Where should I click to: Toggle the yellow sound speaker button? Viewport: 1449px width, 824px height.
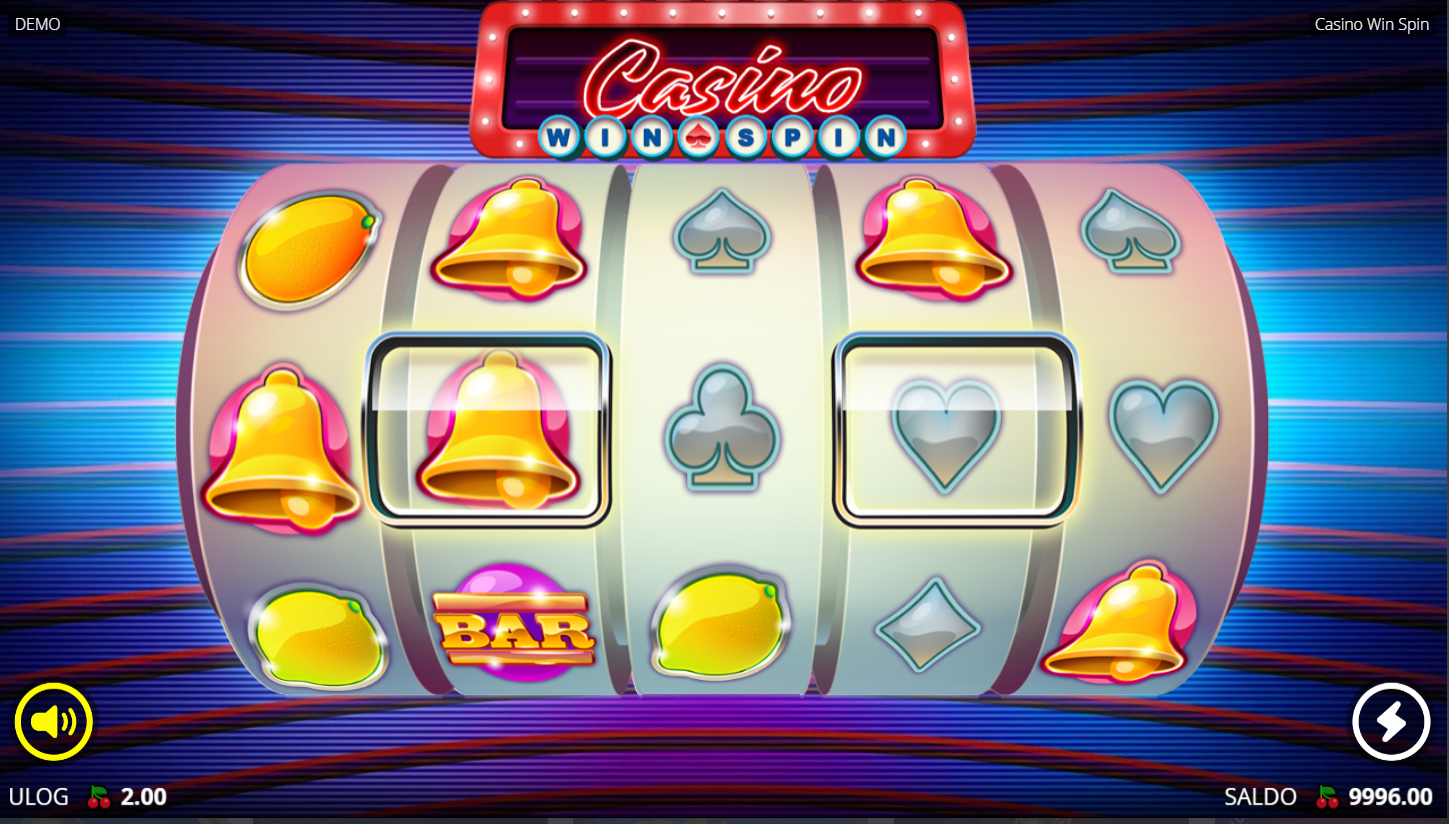tap(54, 722)
